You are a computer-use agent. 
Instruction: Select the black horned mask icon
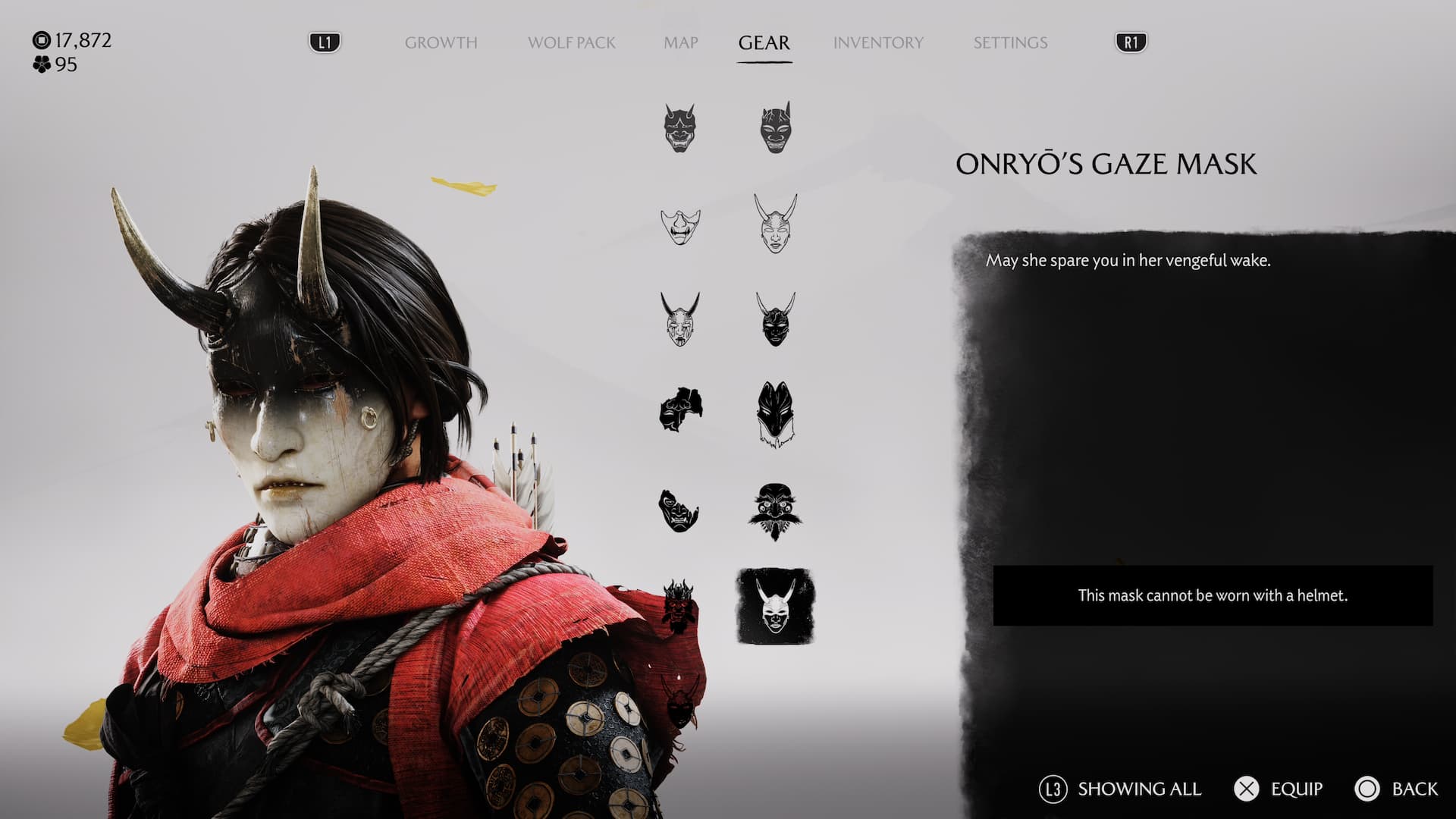(774, 319)
